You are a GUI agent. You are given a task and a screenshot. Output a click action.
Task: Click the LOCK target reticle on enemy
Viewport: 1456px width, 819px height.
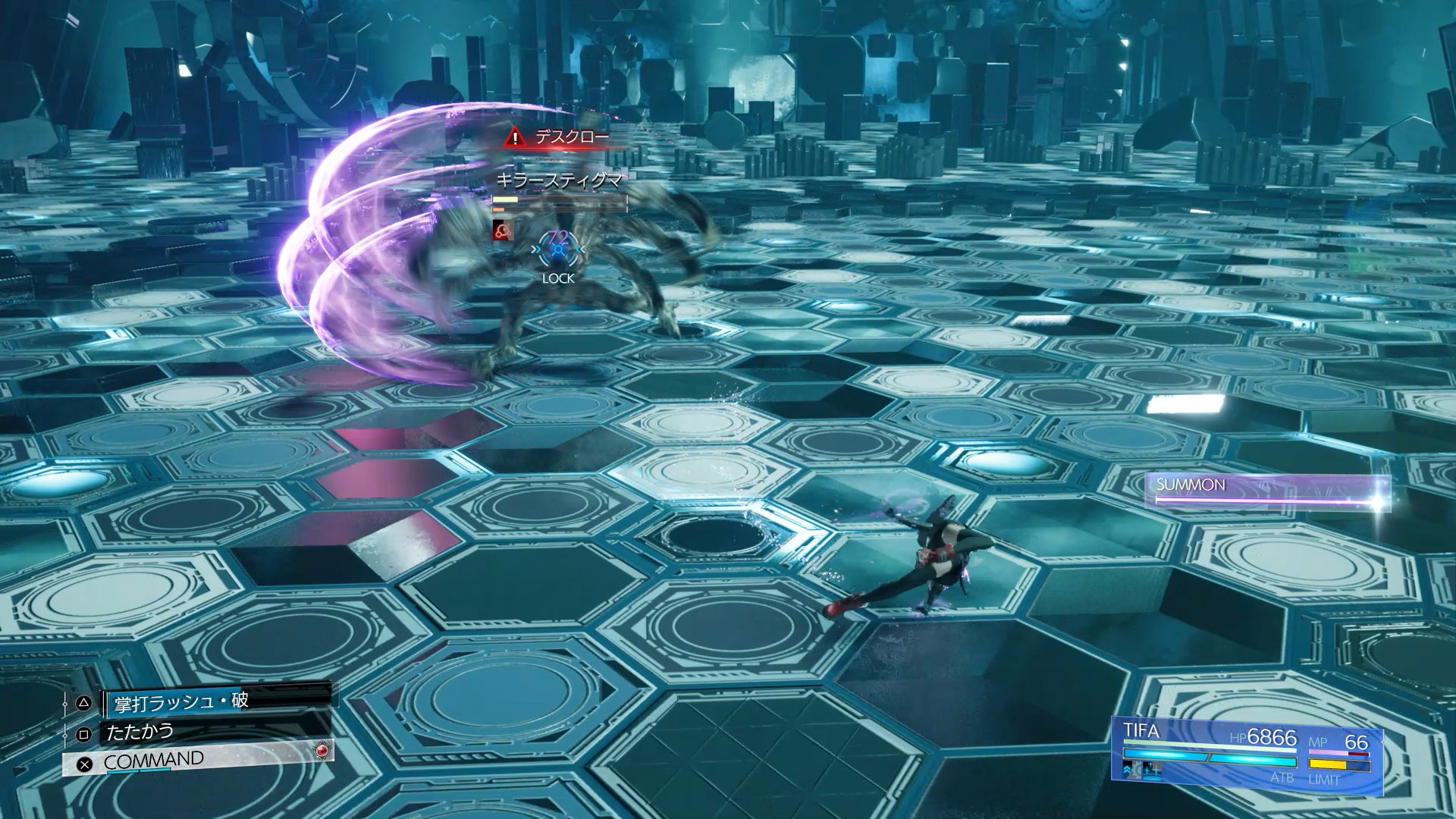point(559,249)
